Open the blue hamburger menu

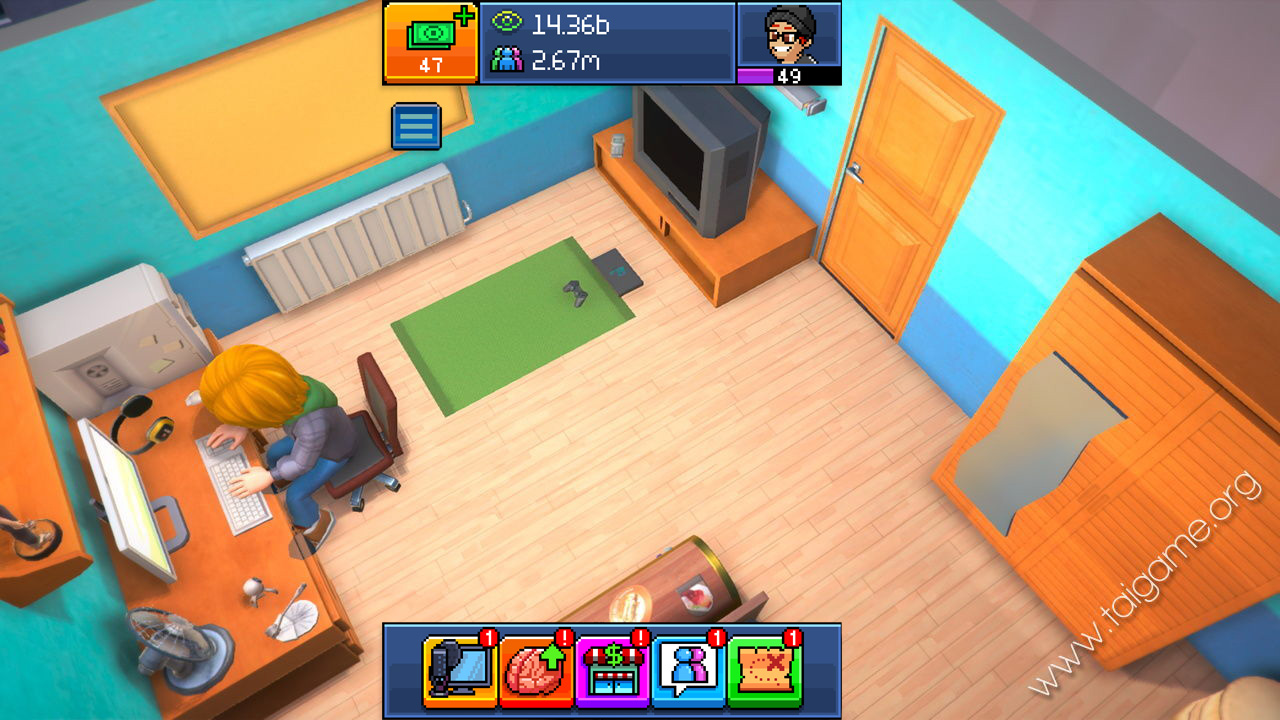click(416, 126)
